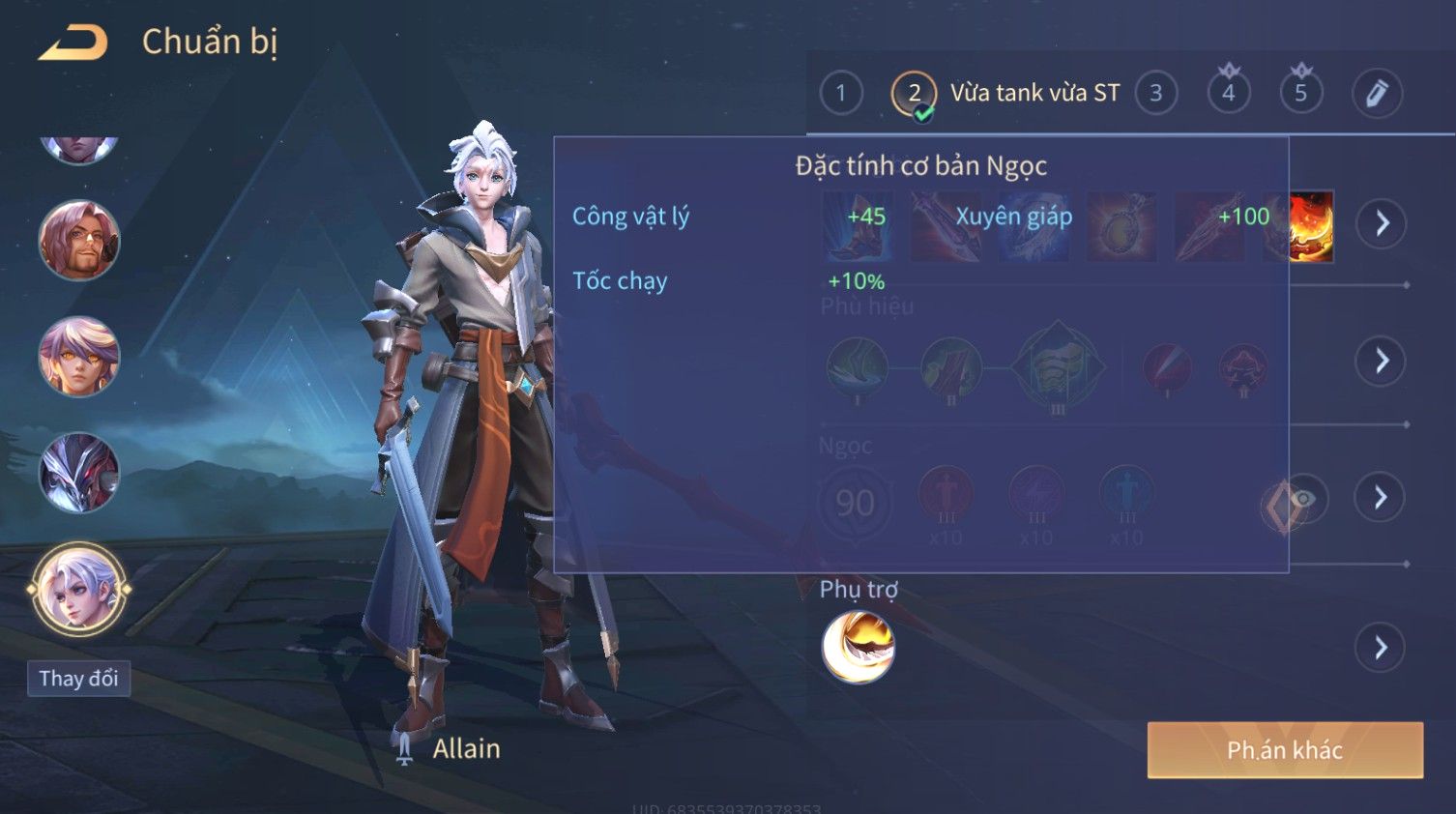This screenshot has width=1456, height=814.
Task: Pick the dark armored hero portrait
Action: [78, 473]
